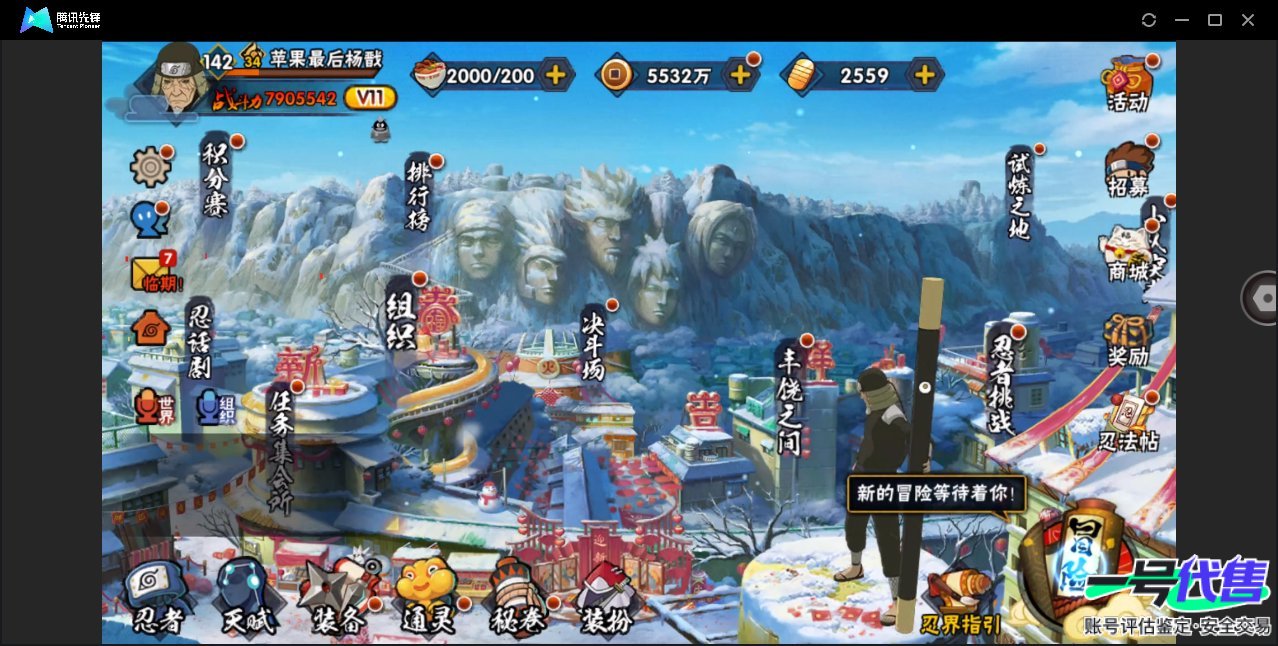
Task: Open the 排行榜 leaderboard
Action: 419,194
